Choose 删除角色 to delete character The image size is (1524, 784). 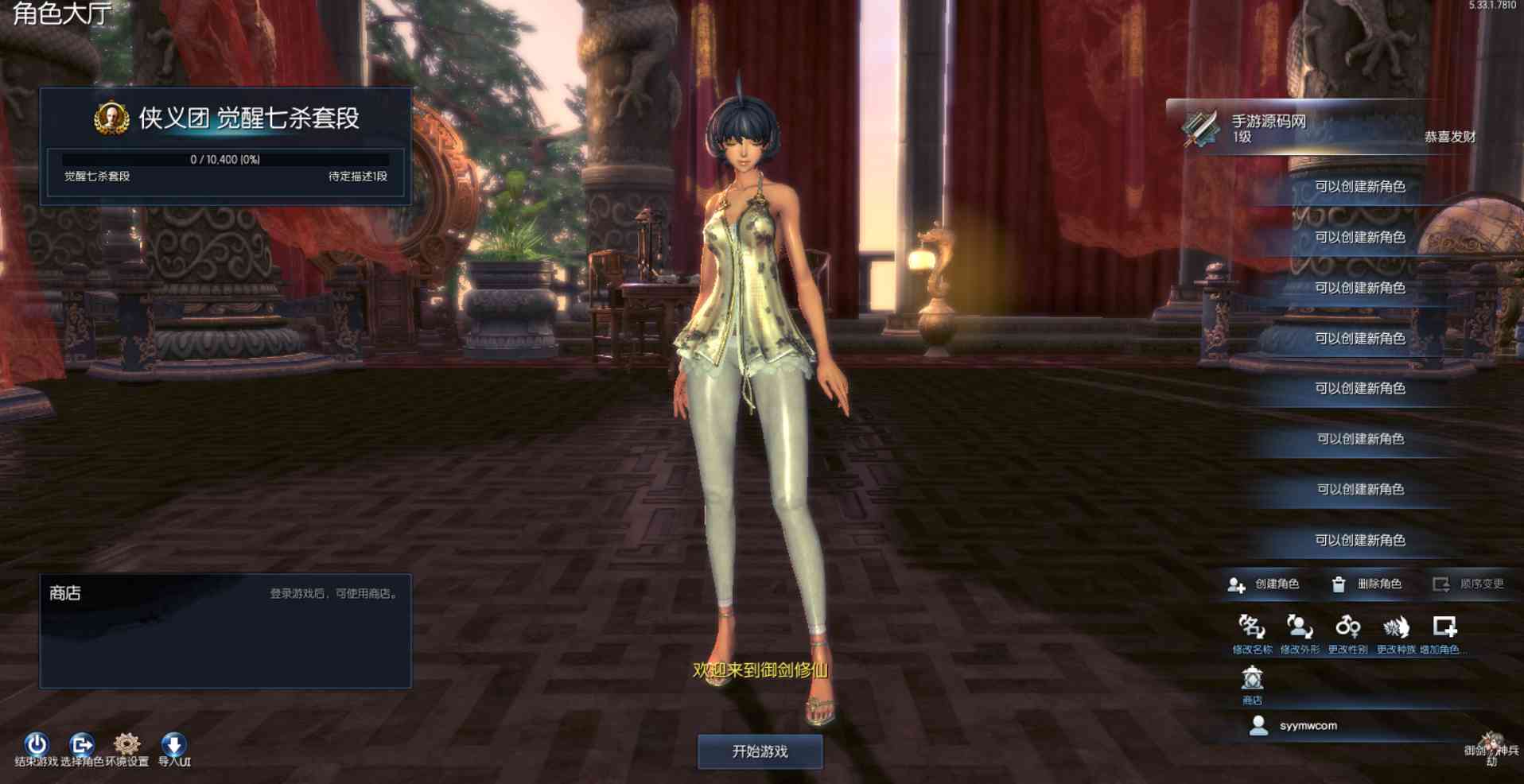coord(1367,584)
